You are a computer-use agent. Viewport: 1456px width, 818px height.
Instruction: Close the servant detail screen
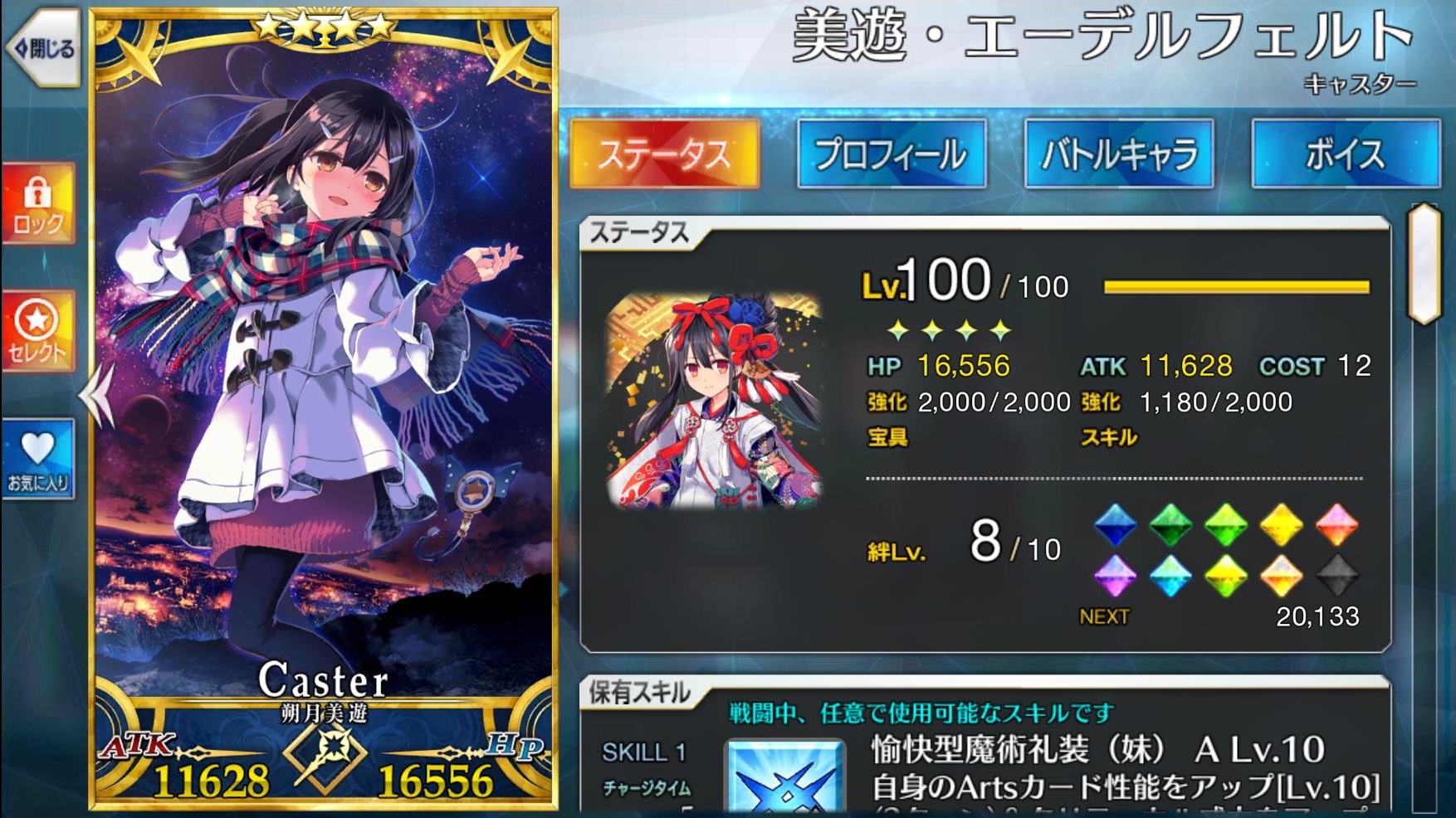43,49
